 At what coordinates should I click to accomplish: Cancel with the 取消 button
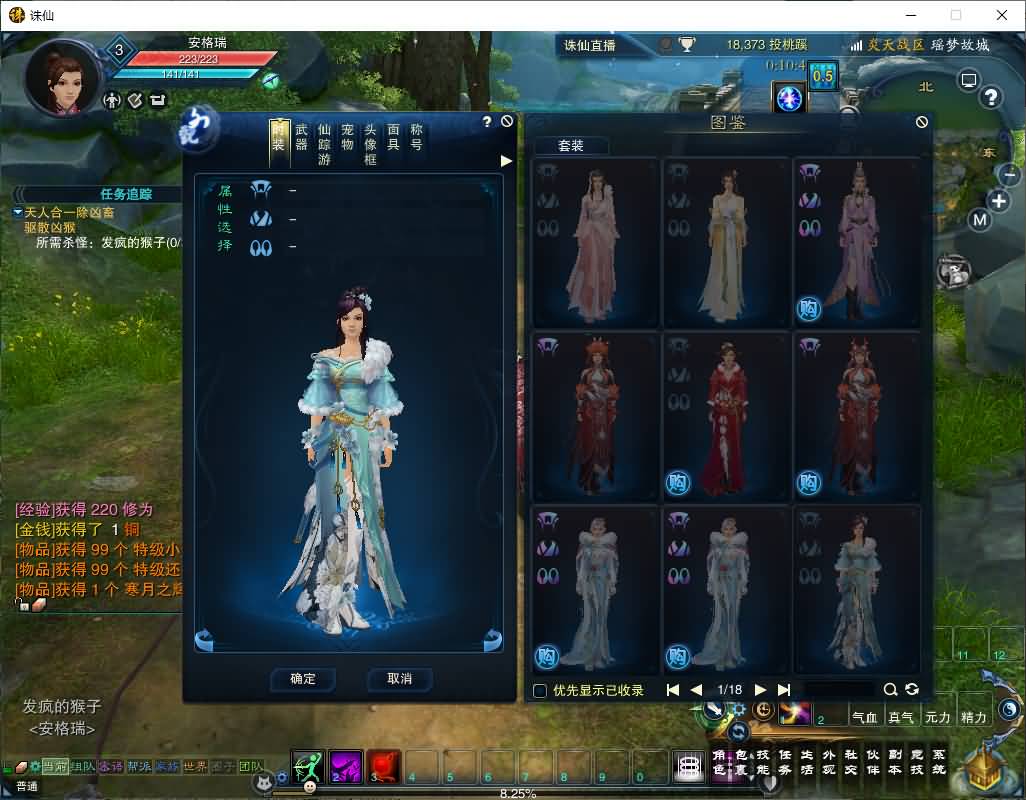[399, 679]
